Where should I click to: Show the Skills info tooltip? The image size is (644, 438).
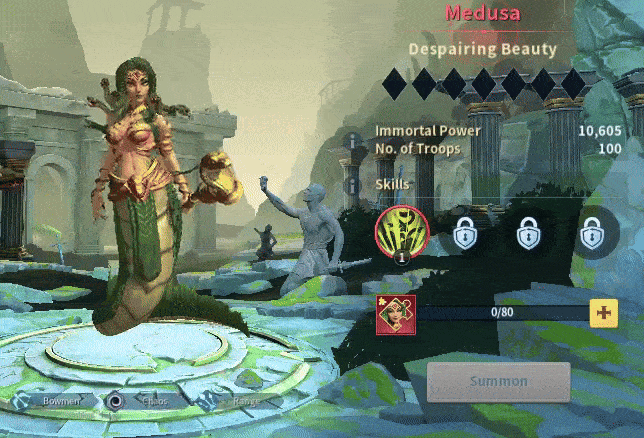coord(351,185)
